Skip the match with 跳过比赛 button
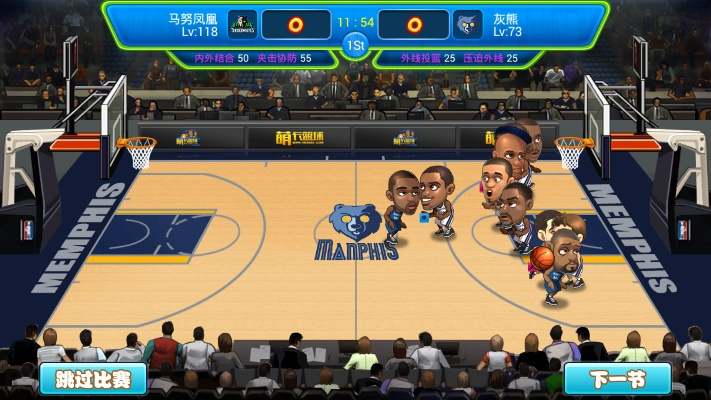The height and width of the screenshot is (400, 711). click(93, 379)
